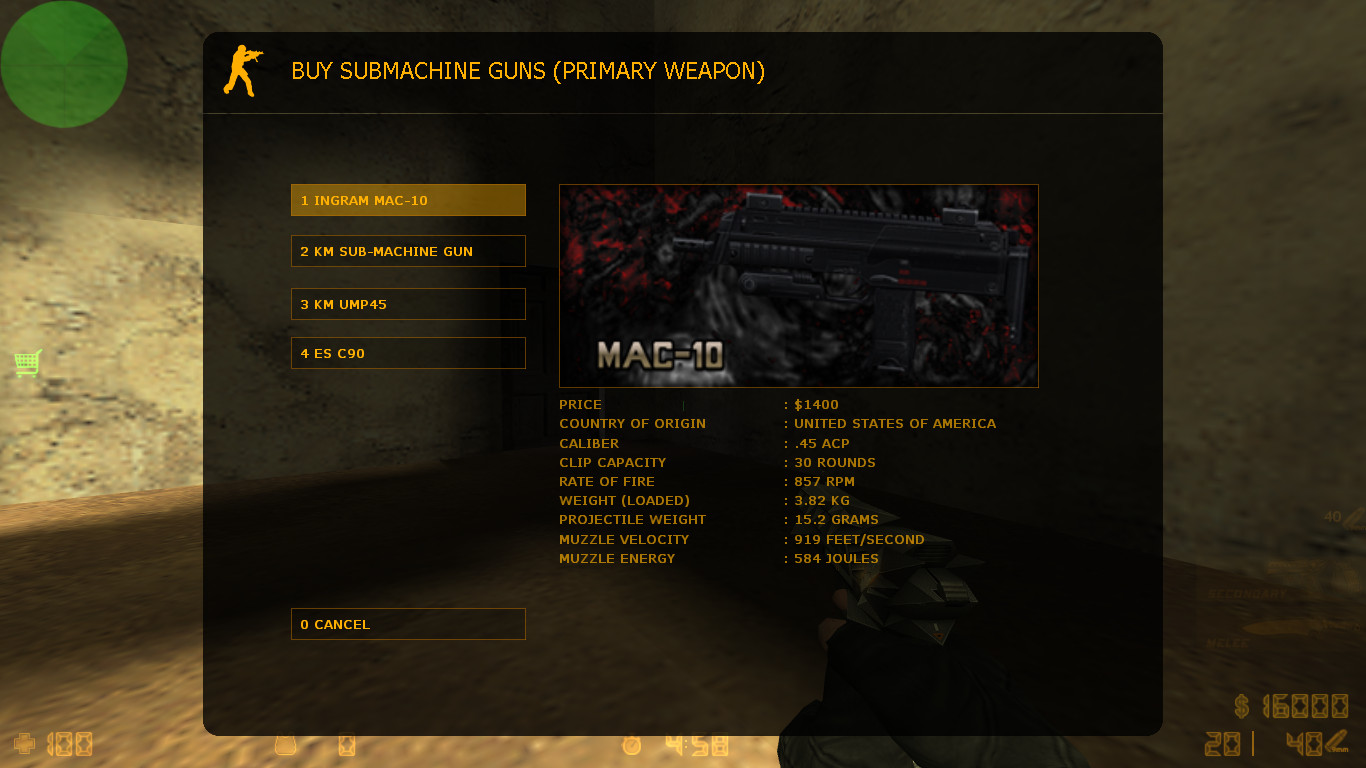The height and width of the screenshot is (768, 1366).
Task: Click the helmet armor icon in HUD
Action: tap(345, 745)
